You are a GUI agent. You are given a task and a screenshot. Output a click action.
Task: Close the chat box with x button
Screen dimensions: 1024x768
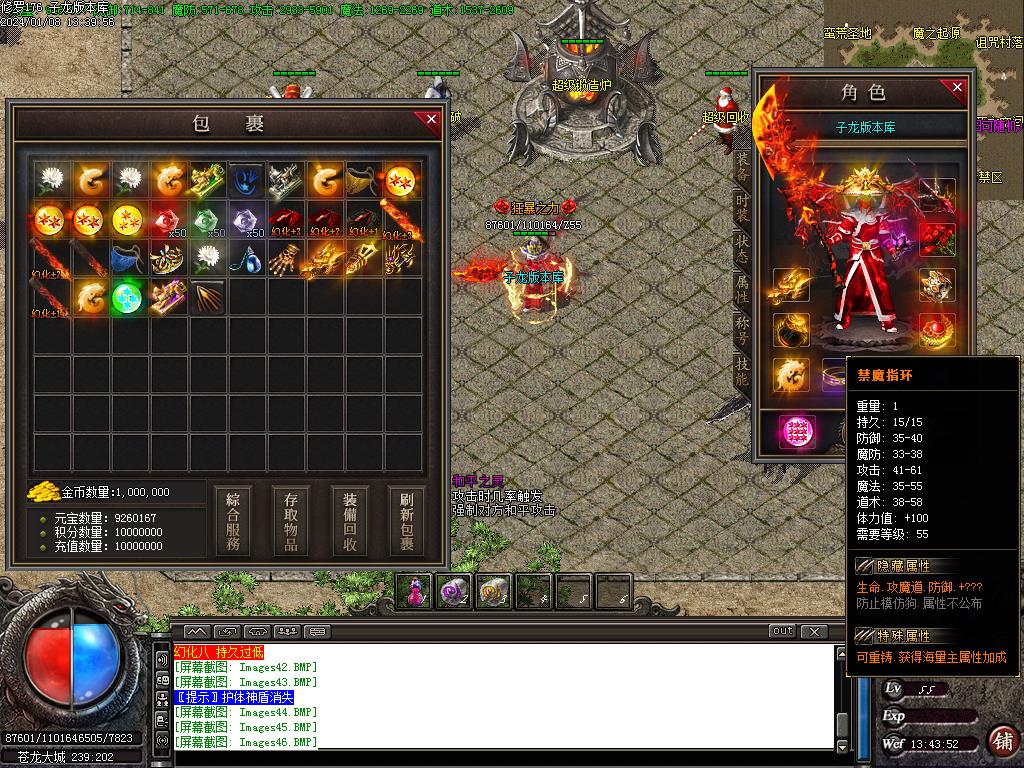coord(815,631)
